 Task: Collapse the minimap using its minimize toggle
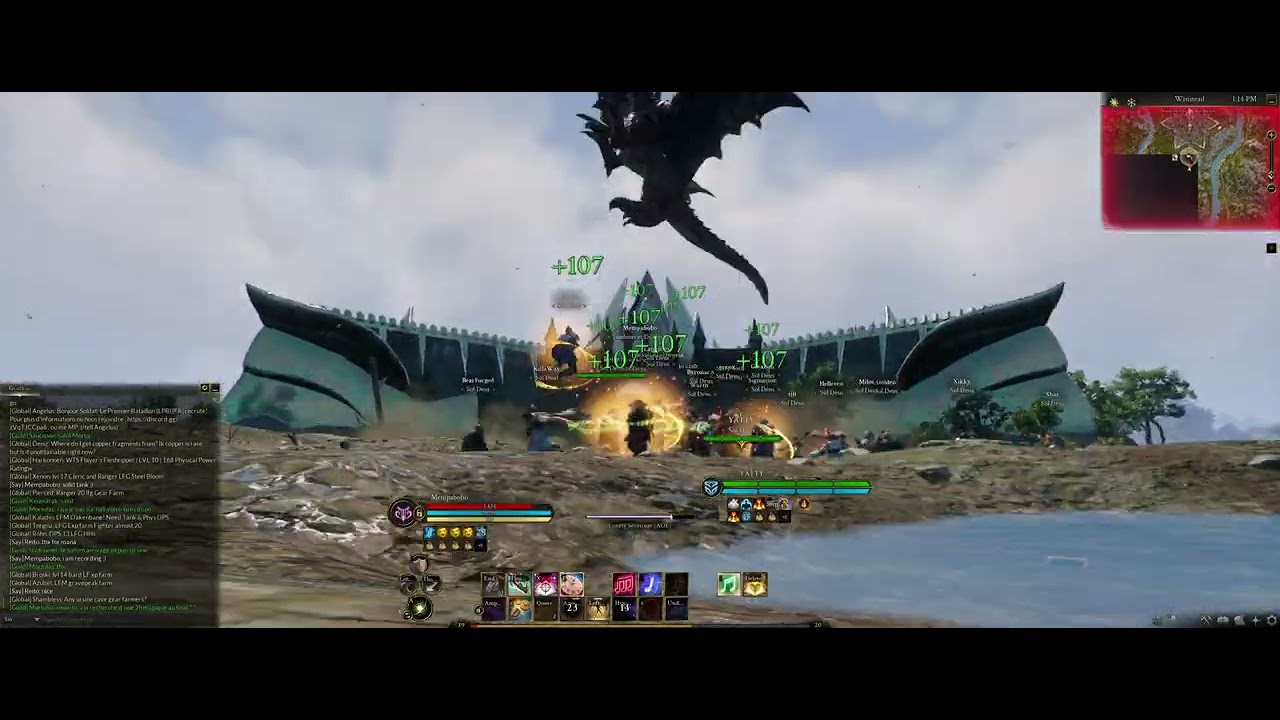(1270, 100)
